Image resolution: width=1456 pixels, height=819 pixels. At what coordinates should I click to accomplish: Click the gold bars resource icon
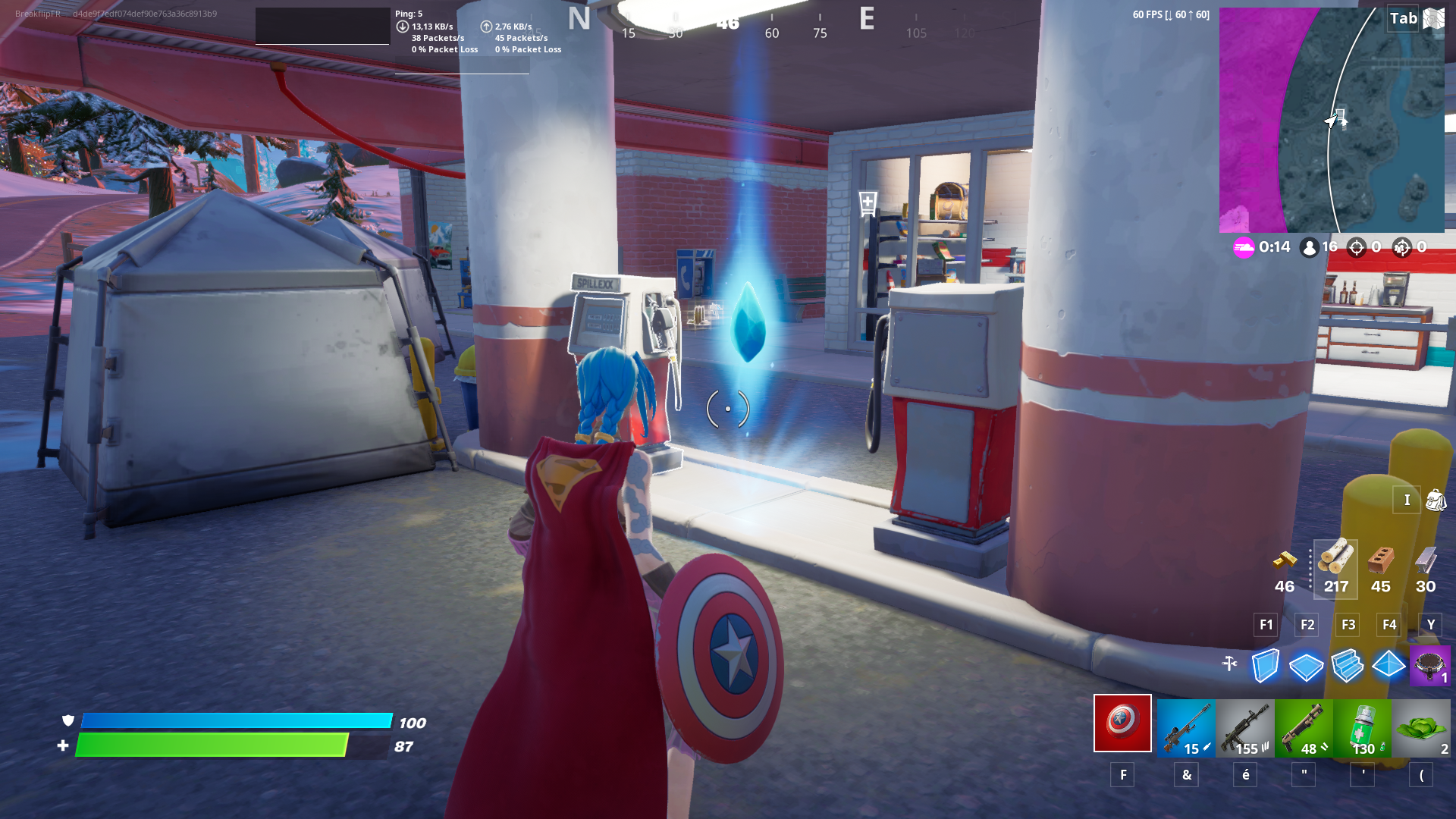click(x=1284, y=561)
